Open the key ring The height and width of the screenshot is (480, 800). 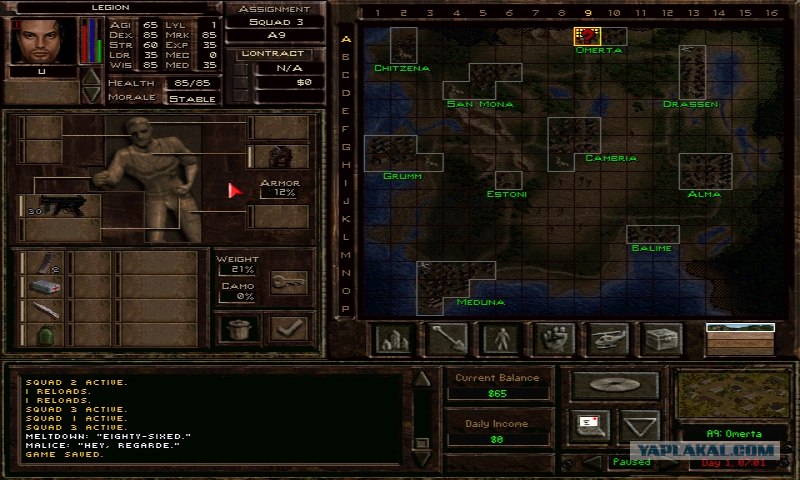[x=289, y=283]
